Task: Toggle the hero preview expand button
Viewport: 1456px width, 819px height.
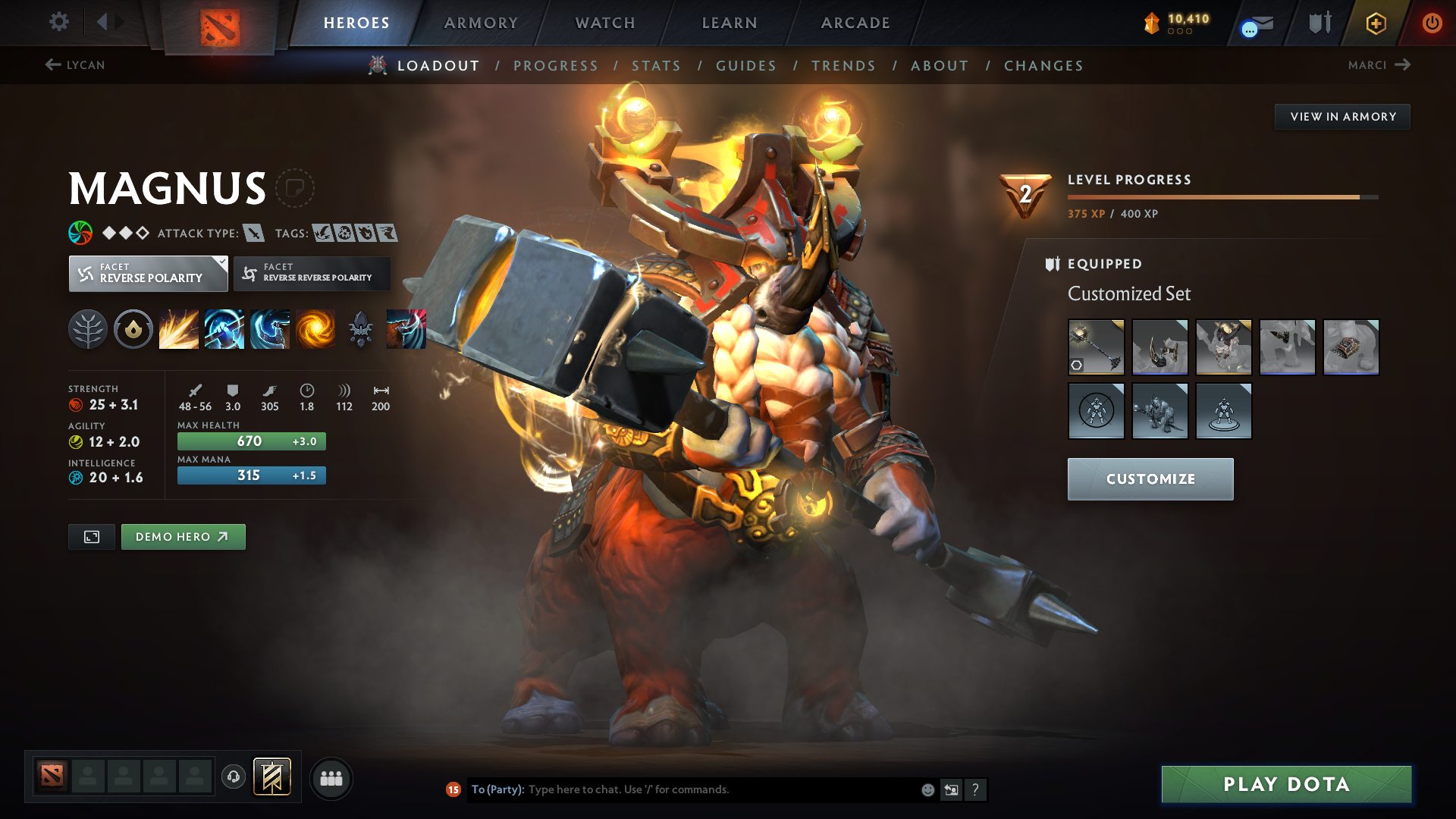Action: click(x=91, y=536)
